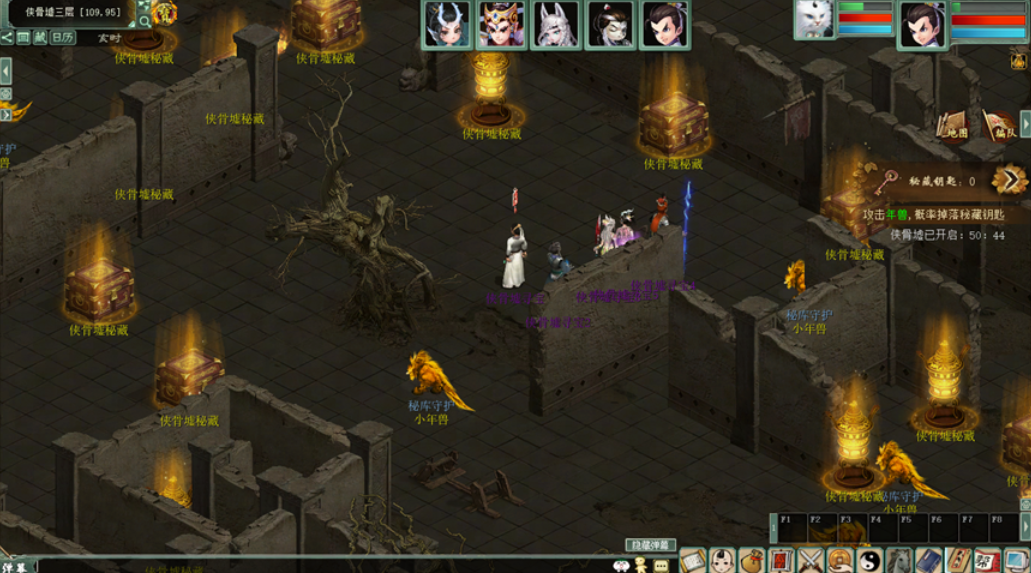Open the crossed swords icon

pos(811,561)
